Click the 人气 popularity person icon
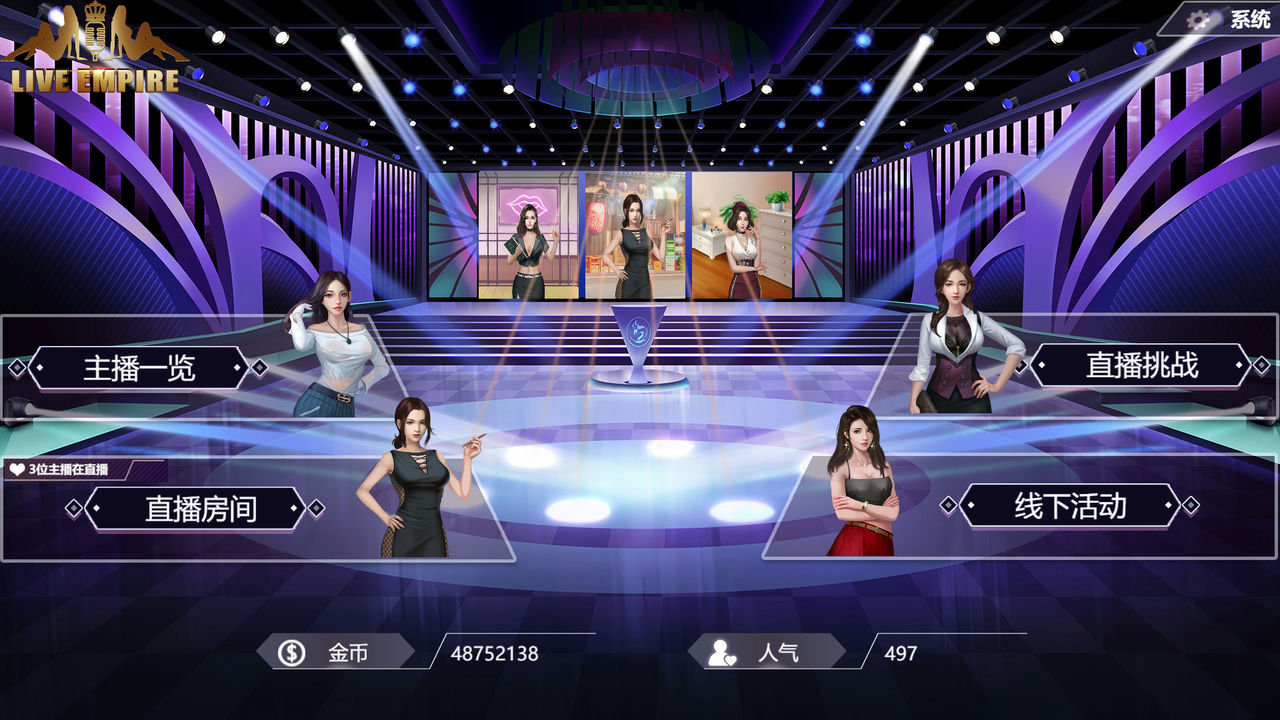1280x720 pixels. click(719, 653)
